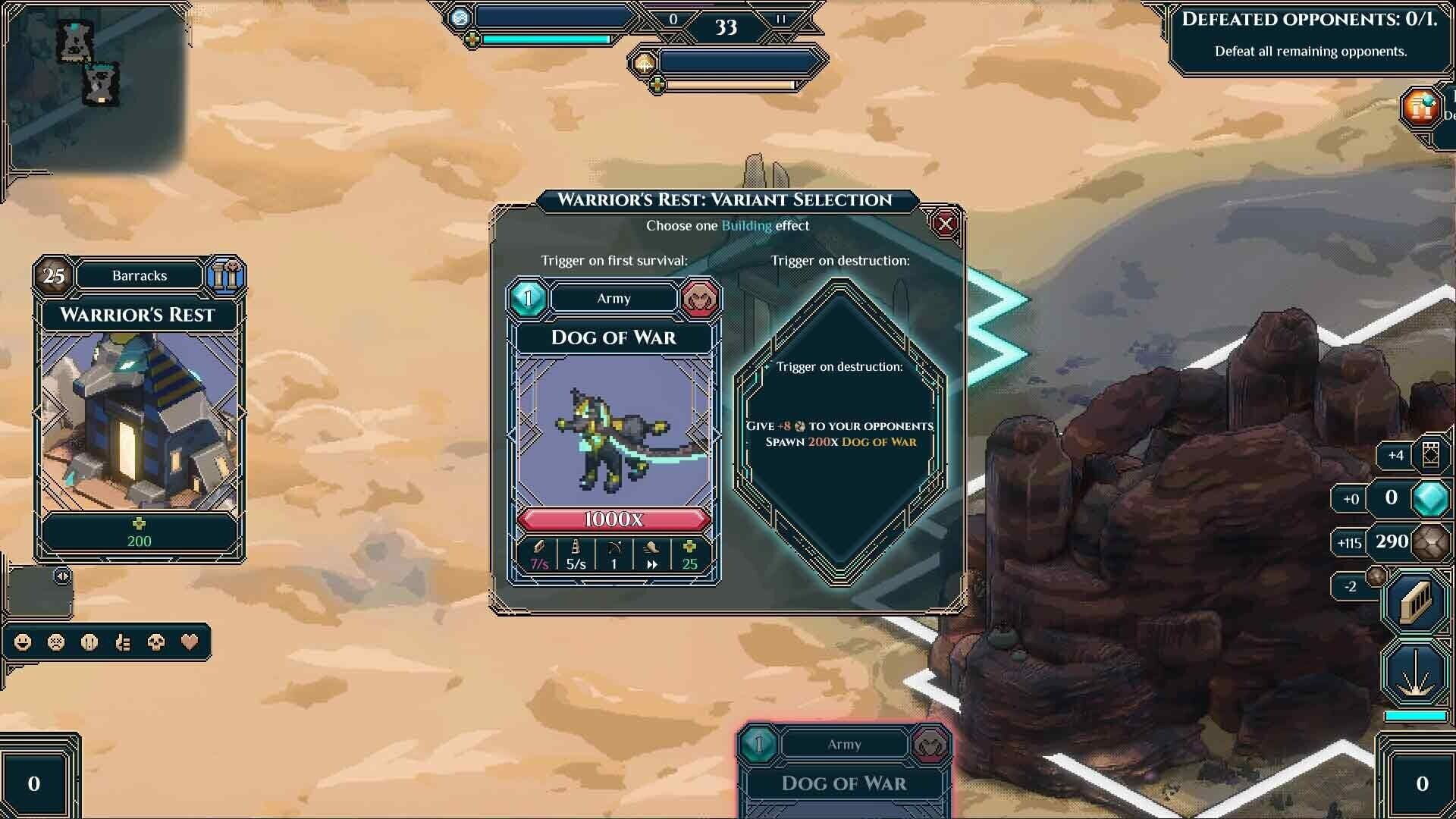Click the Barracks pillars icon
The image size is (1456, 819).
(x=225, y=275)
